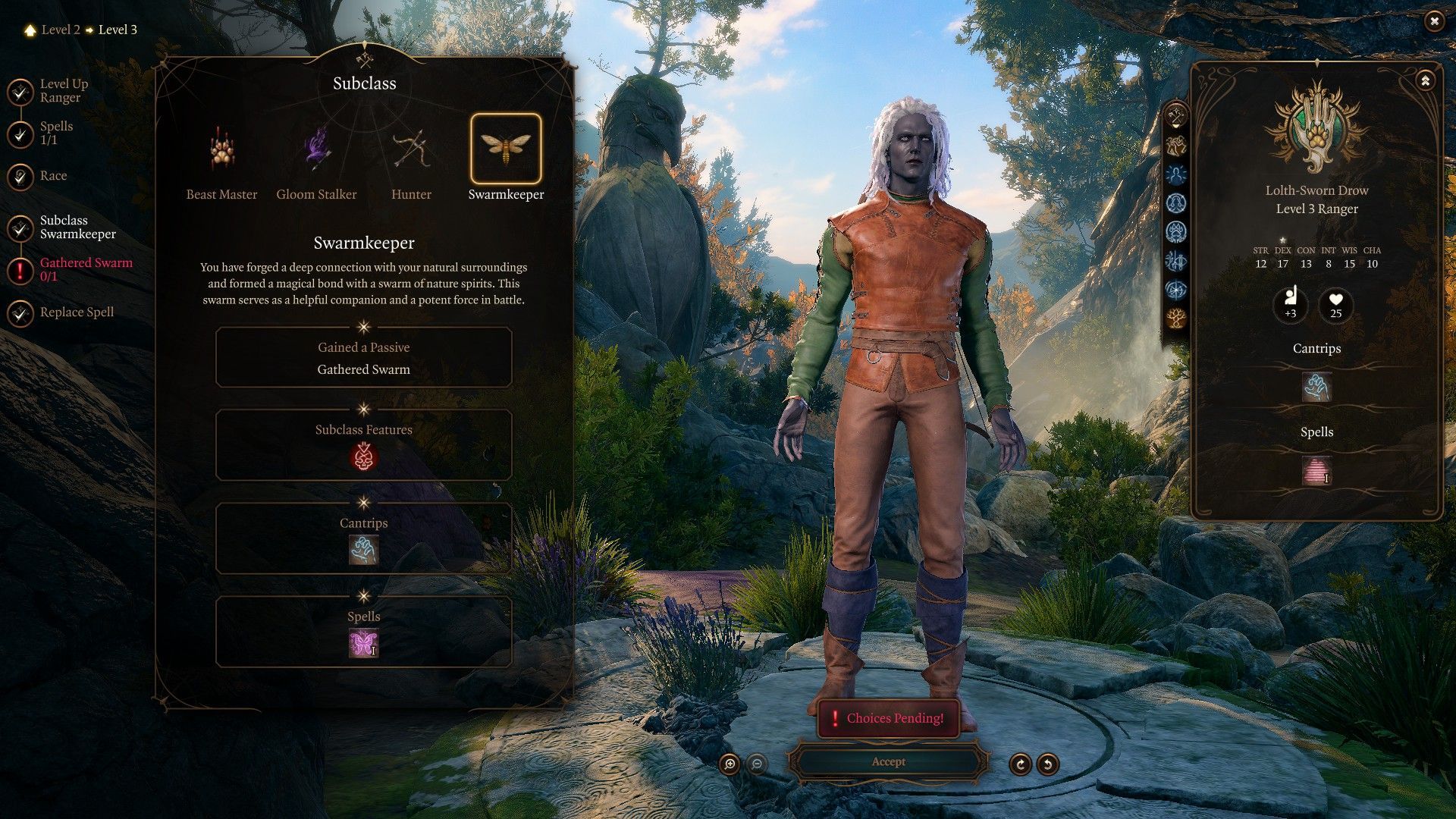The image size is (1456, 819).
Task: Close the level up screen
Action: pos(1434,21)
